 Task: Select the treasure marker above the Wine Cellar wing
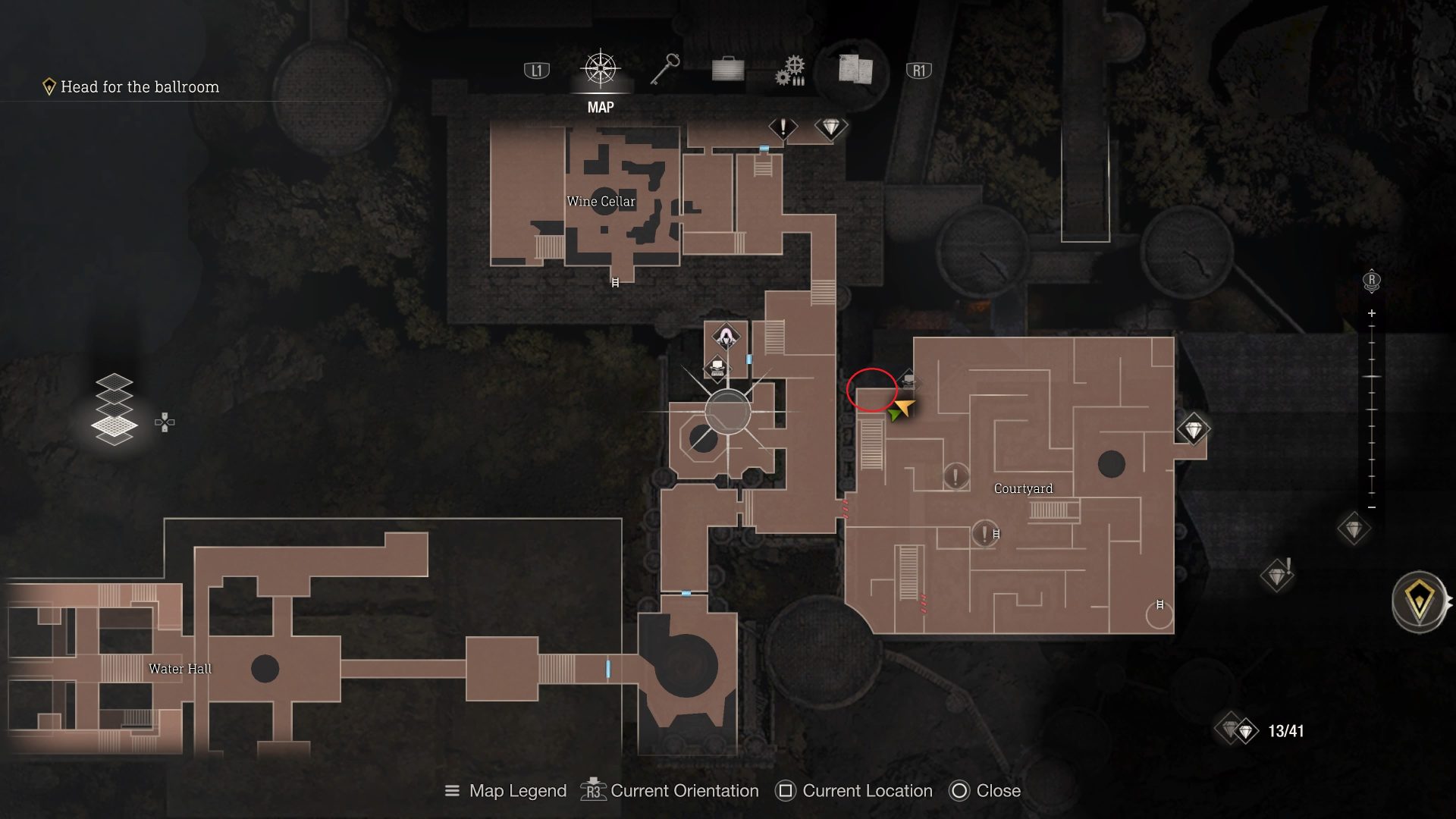[x=830, y=127]
